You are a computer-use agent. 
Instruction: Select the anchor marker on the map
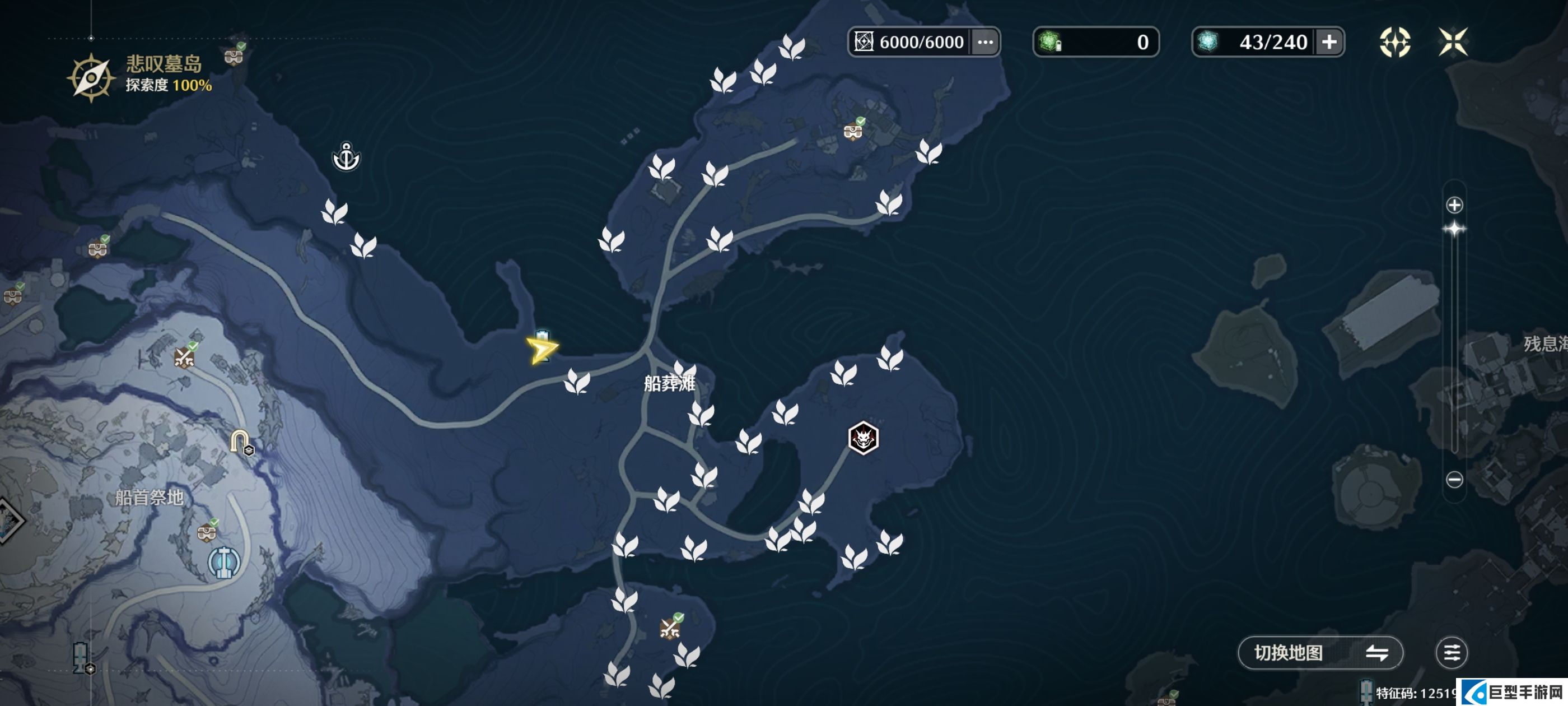click(346, 157)
